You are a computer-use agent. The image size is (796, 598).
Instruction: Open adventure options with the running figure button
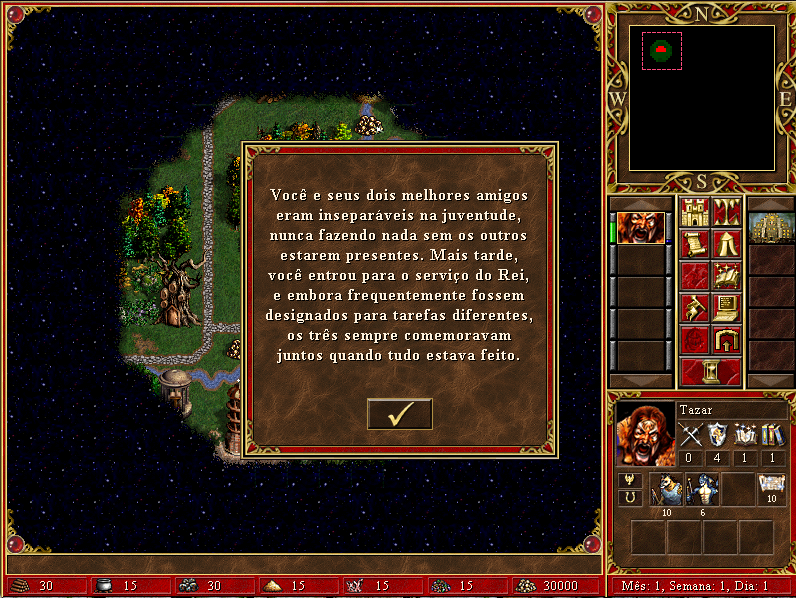tap(693, 308)
